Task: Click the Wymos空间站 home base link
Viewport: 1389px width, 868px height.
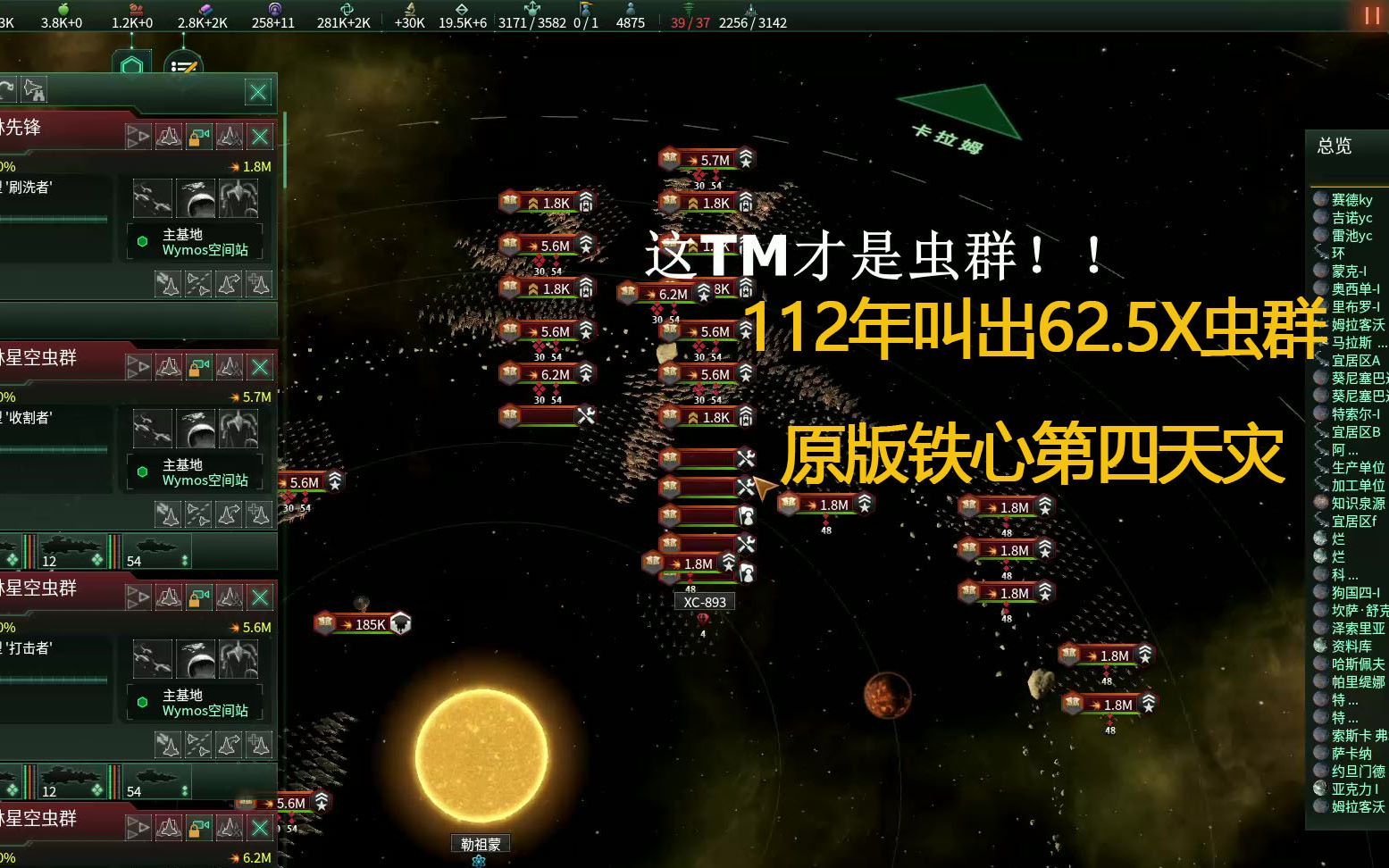Action: click(x=207, y=250)
